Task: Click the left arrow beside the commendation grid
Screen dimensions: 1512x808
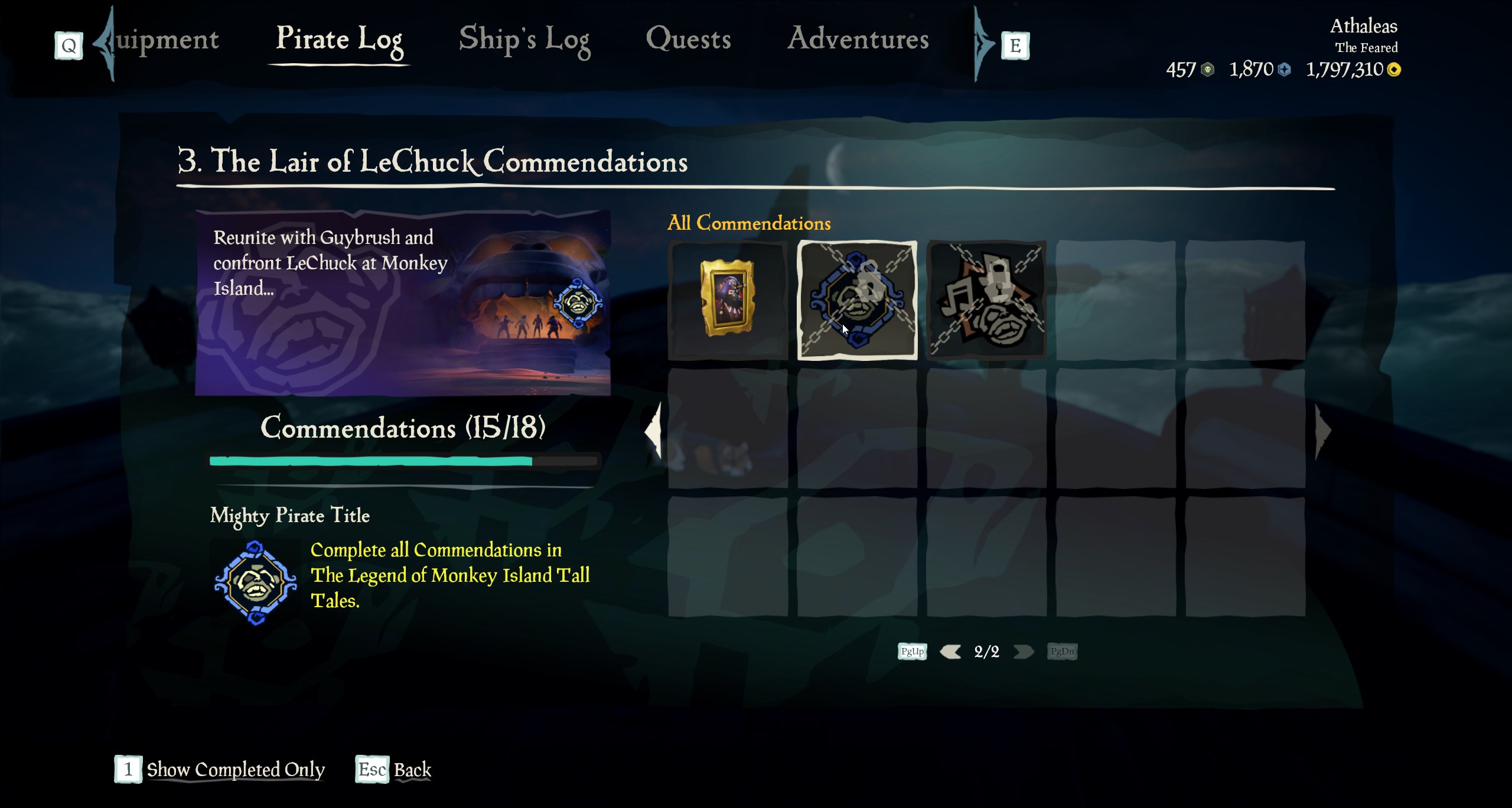Action: pos(653,431)
